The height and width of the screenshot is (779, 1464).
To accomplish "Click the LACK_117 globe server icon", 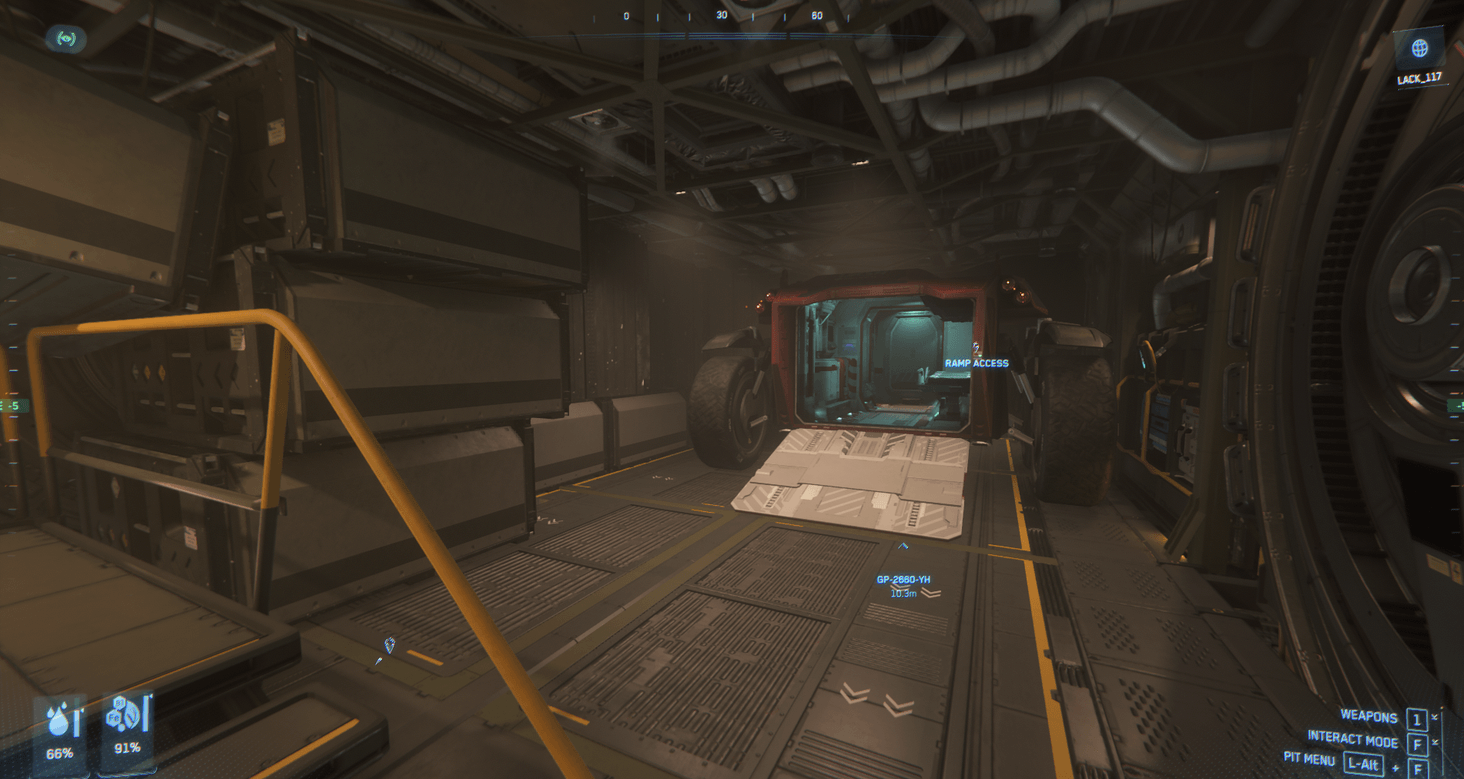I will click(1419, 46).
